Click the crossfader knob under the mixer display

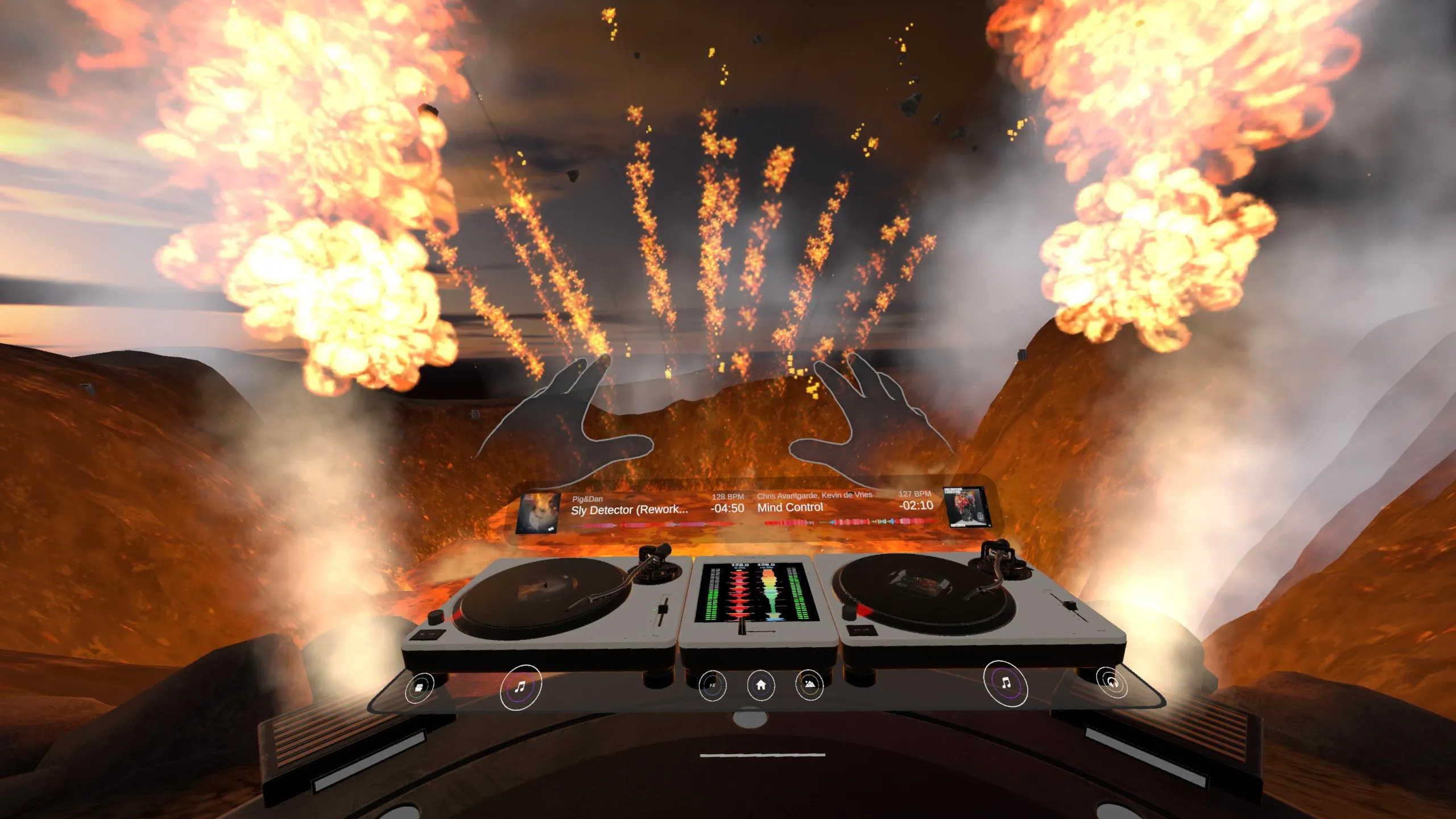click(742, 627)
